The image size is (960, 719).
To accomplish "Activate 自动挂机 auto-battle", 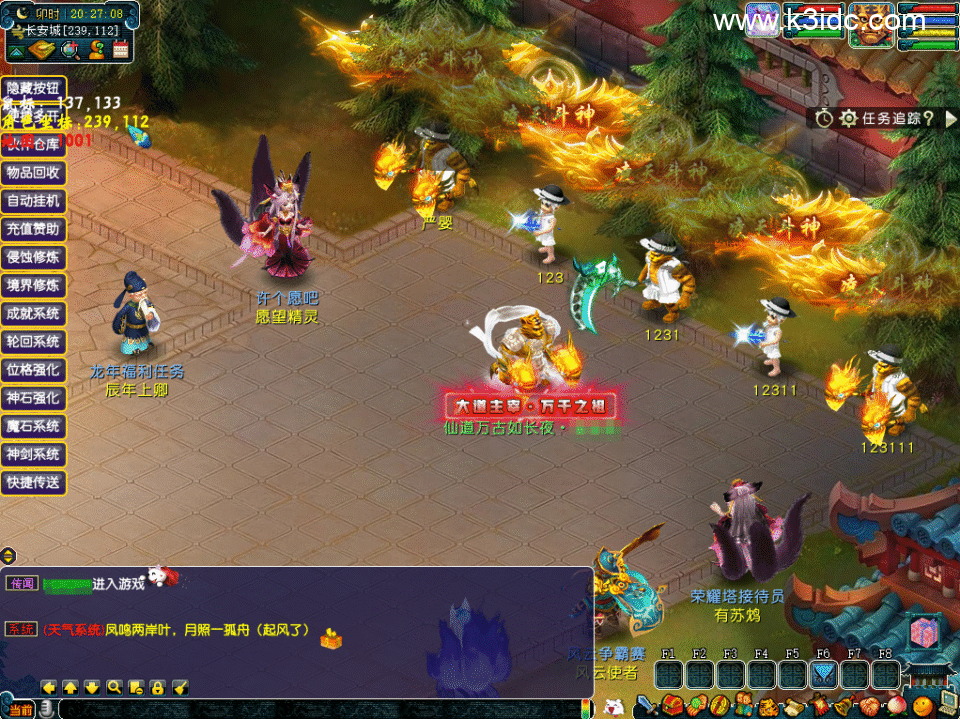I will (x=33, y=200).
